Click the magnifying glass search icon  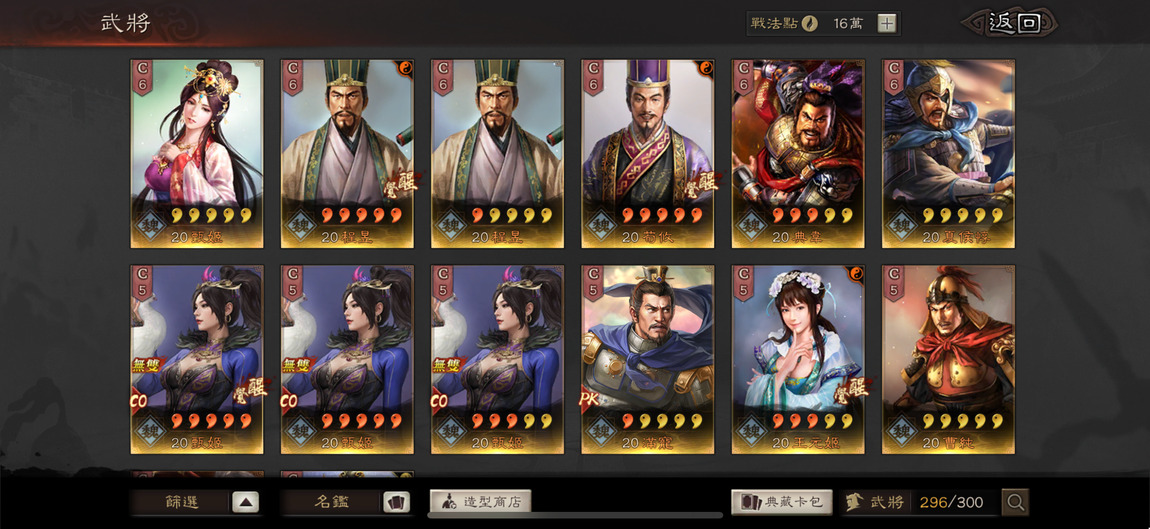pyautogui.click(x=1015, y=502)
